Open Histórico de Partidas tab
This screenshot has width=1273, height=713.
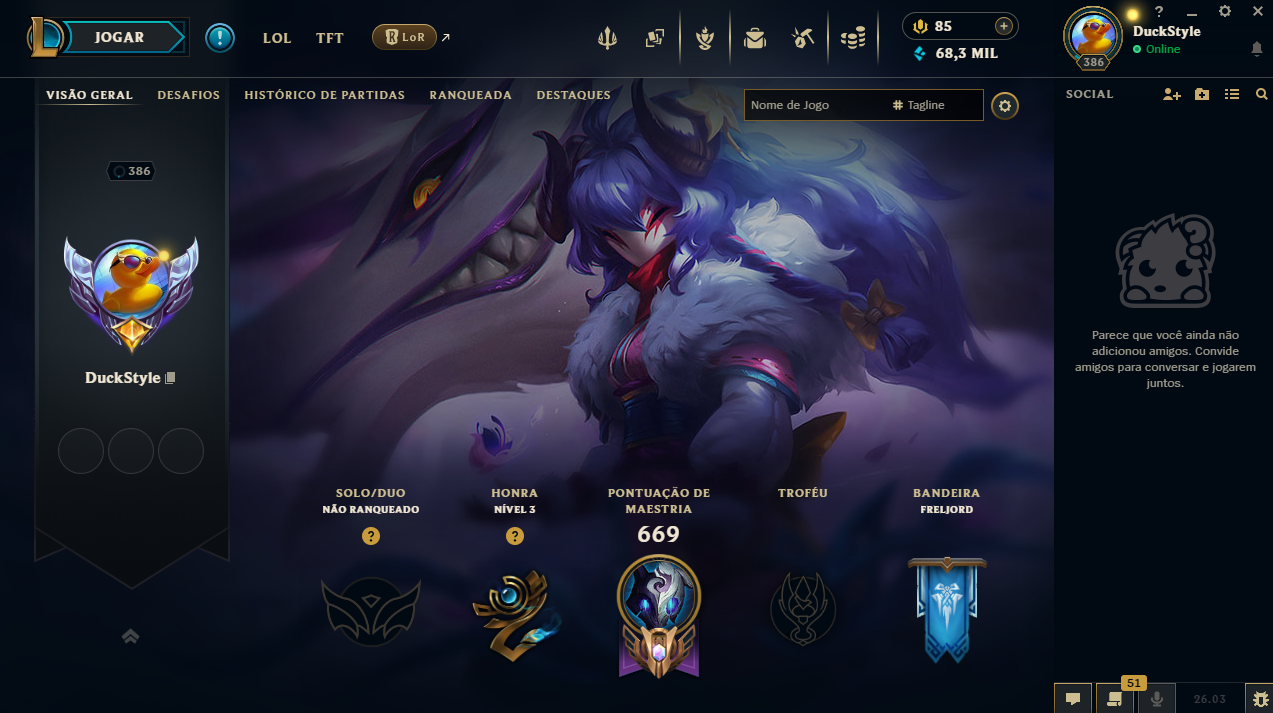coord(324,95)
